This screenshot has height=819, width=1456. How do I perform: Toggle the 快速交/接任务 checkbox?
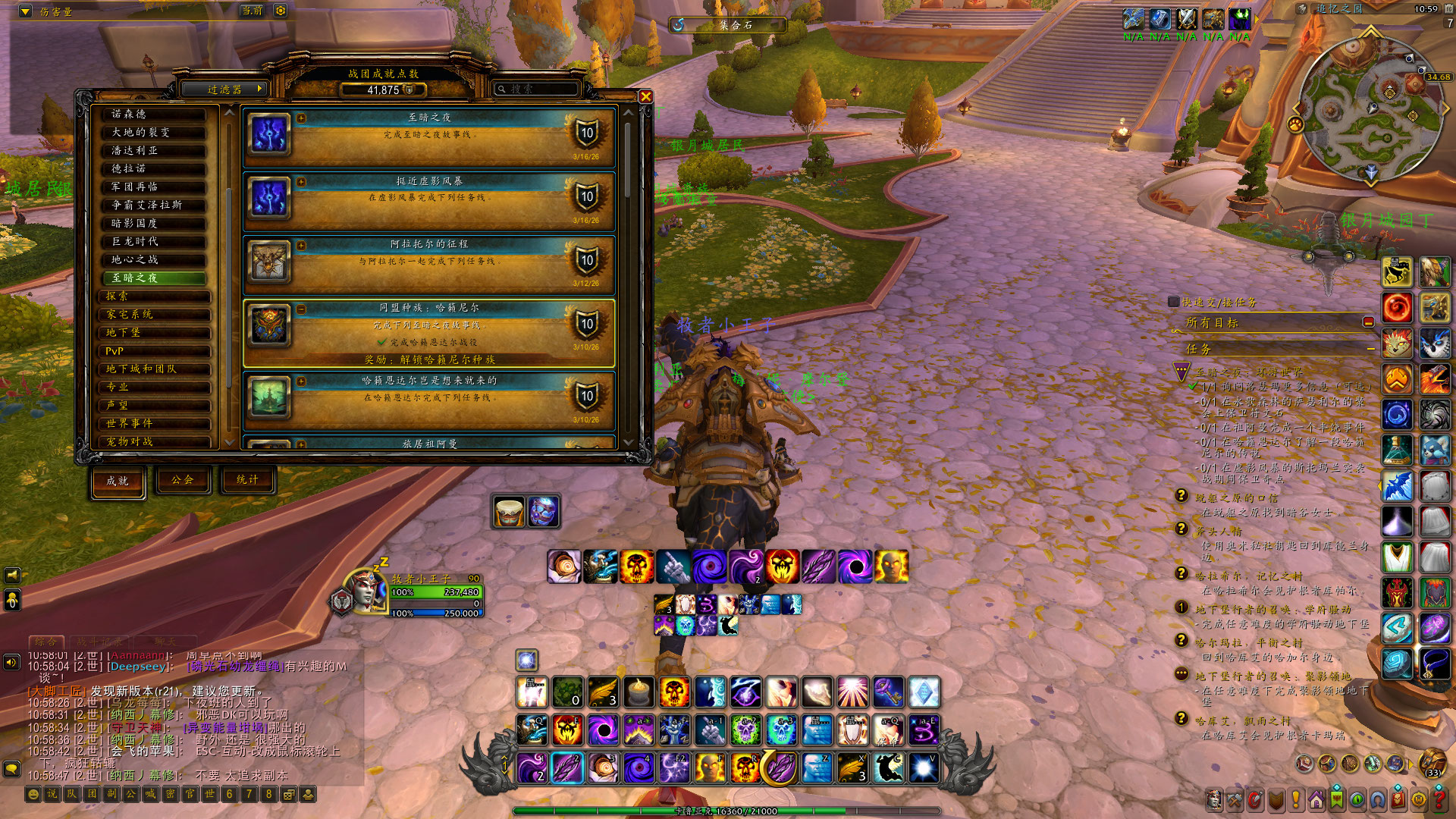pos(1174,302)
